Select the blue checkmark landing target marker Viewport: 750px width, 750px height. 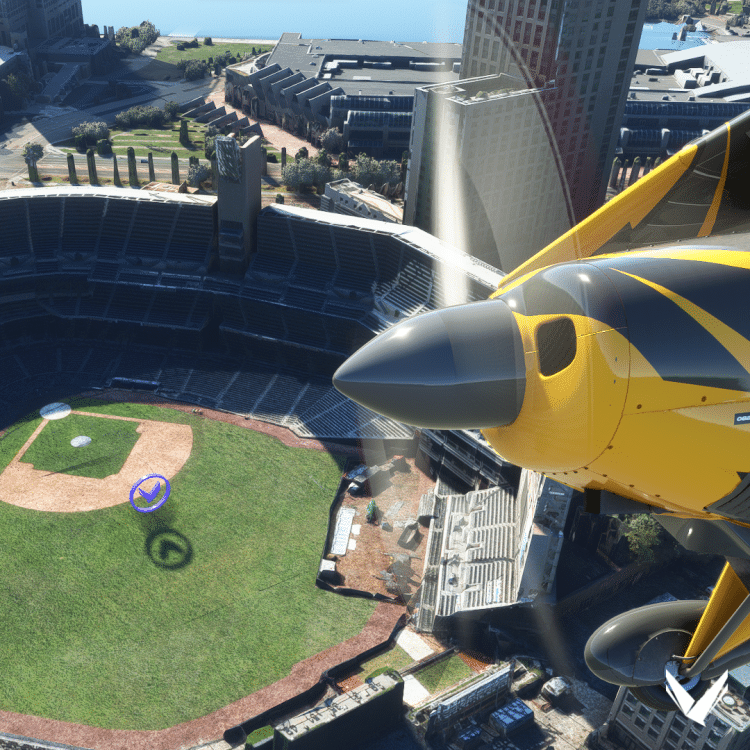(x=150, y=492)
